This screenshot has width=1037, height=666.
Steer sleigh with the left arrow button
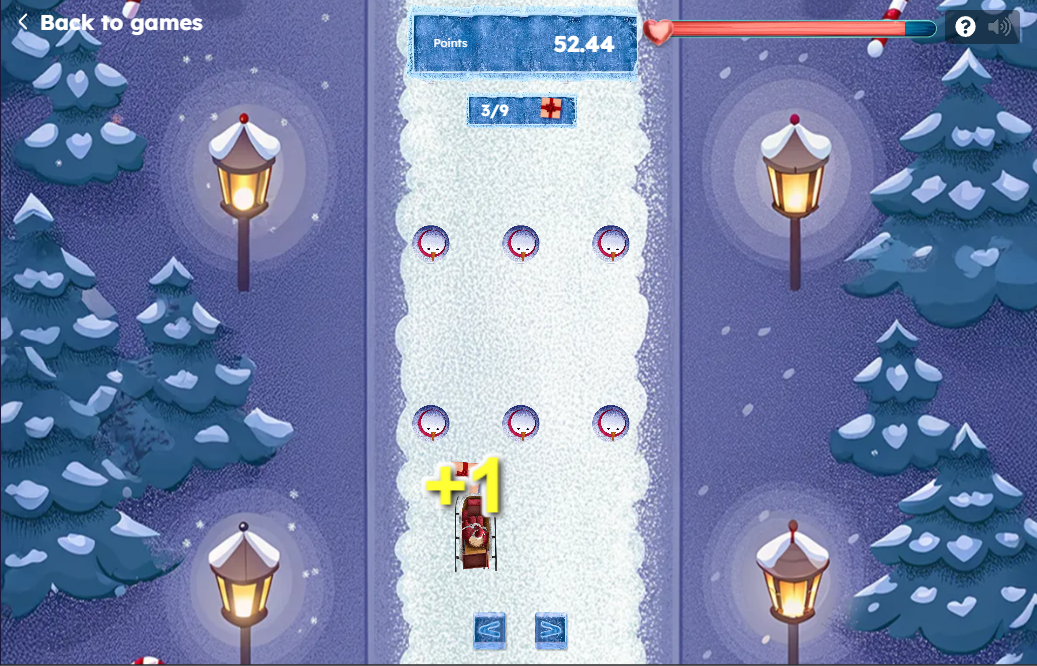[489, 630]
